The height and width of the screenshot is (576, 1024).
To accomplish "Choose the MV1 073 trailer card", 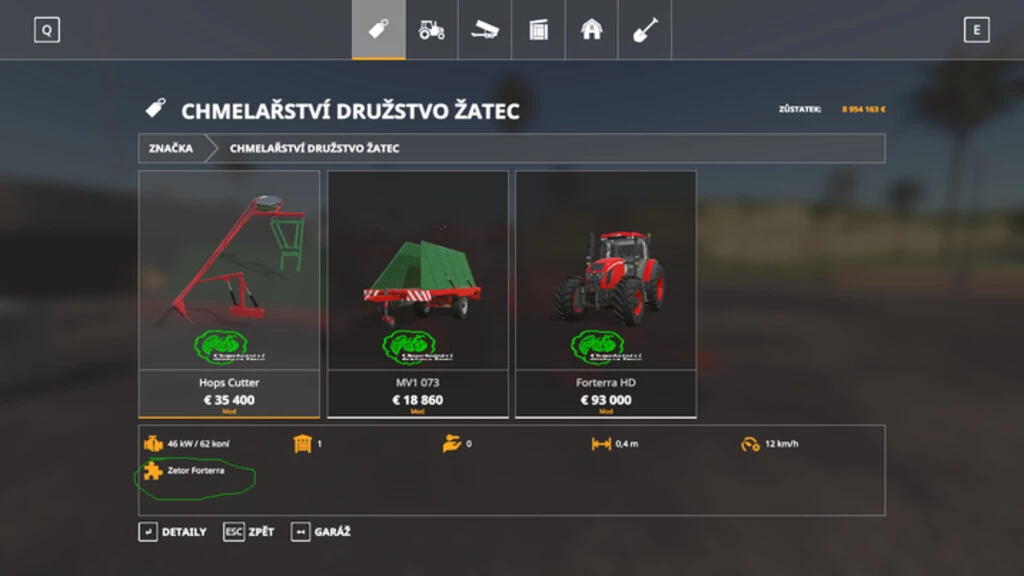I will pos(417,293).
